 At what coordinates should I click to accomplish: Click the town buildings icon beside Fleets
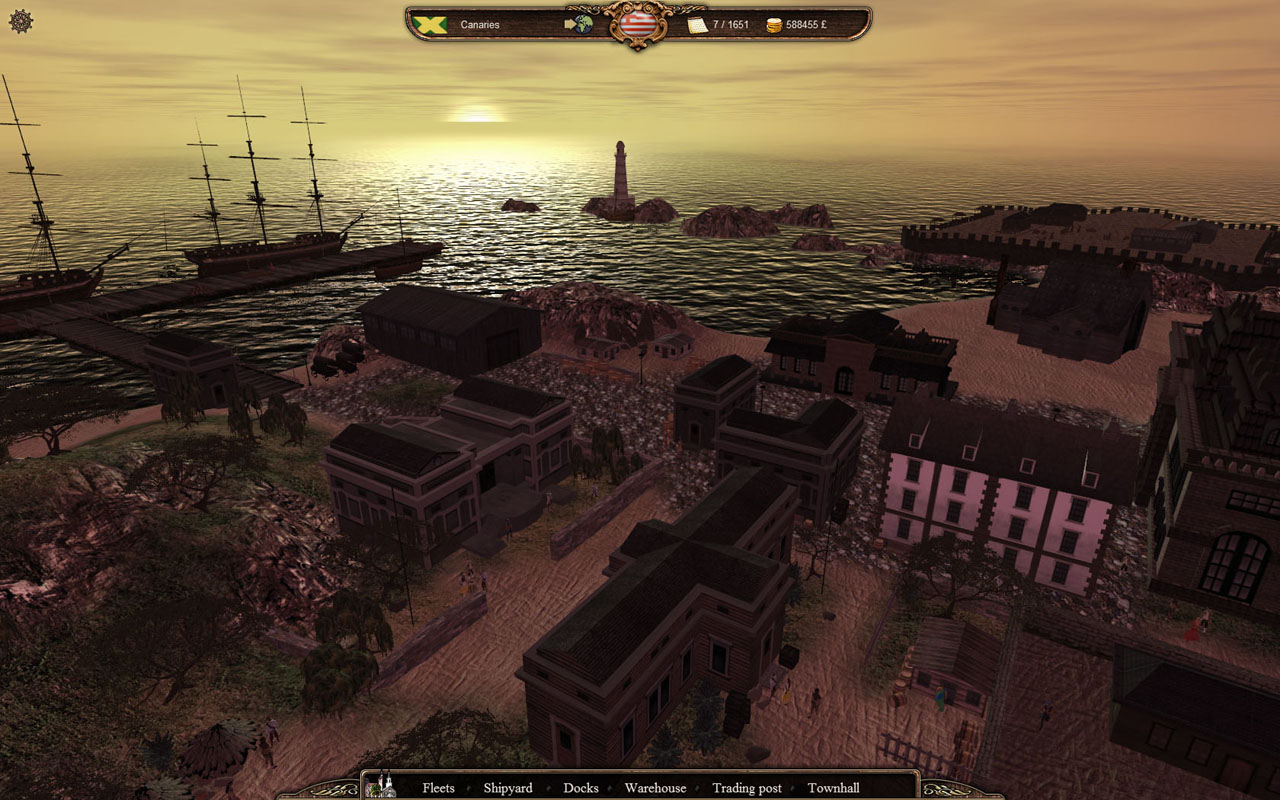381,787
